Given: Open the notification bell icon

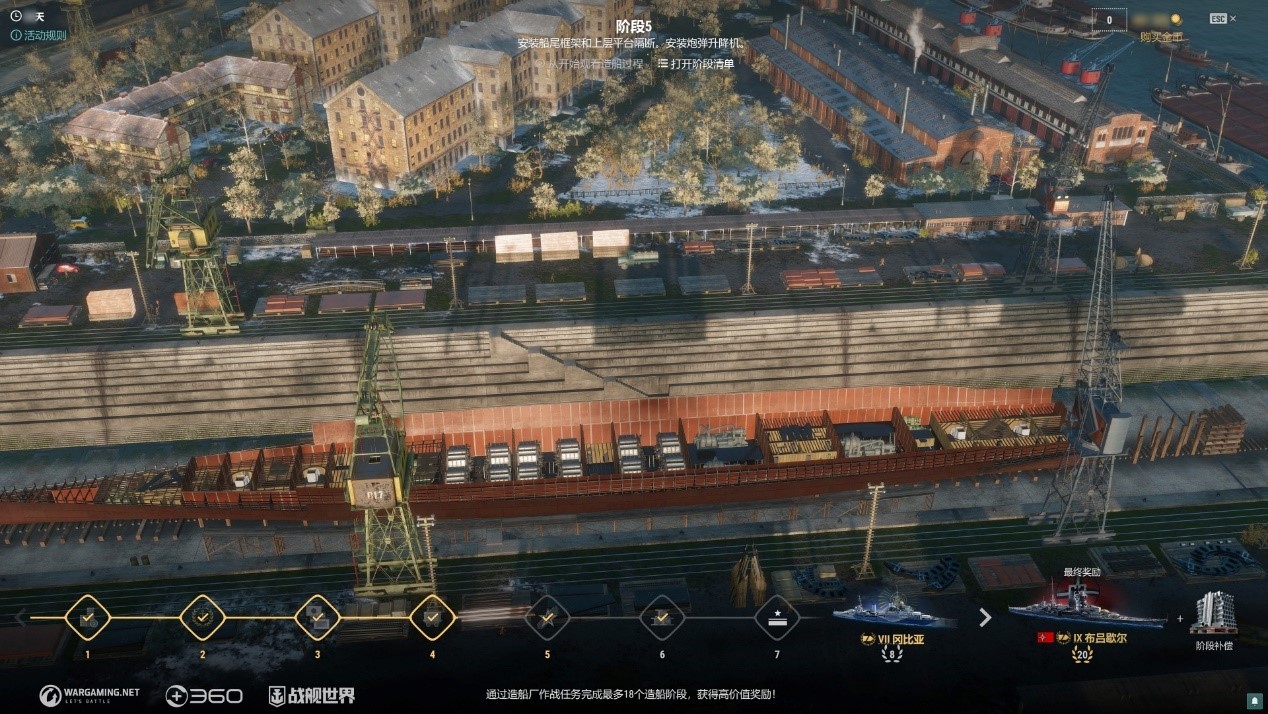Looking at the screenshot, I should 1254,699.
